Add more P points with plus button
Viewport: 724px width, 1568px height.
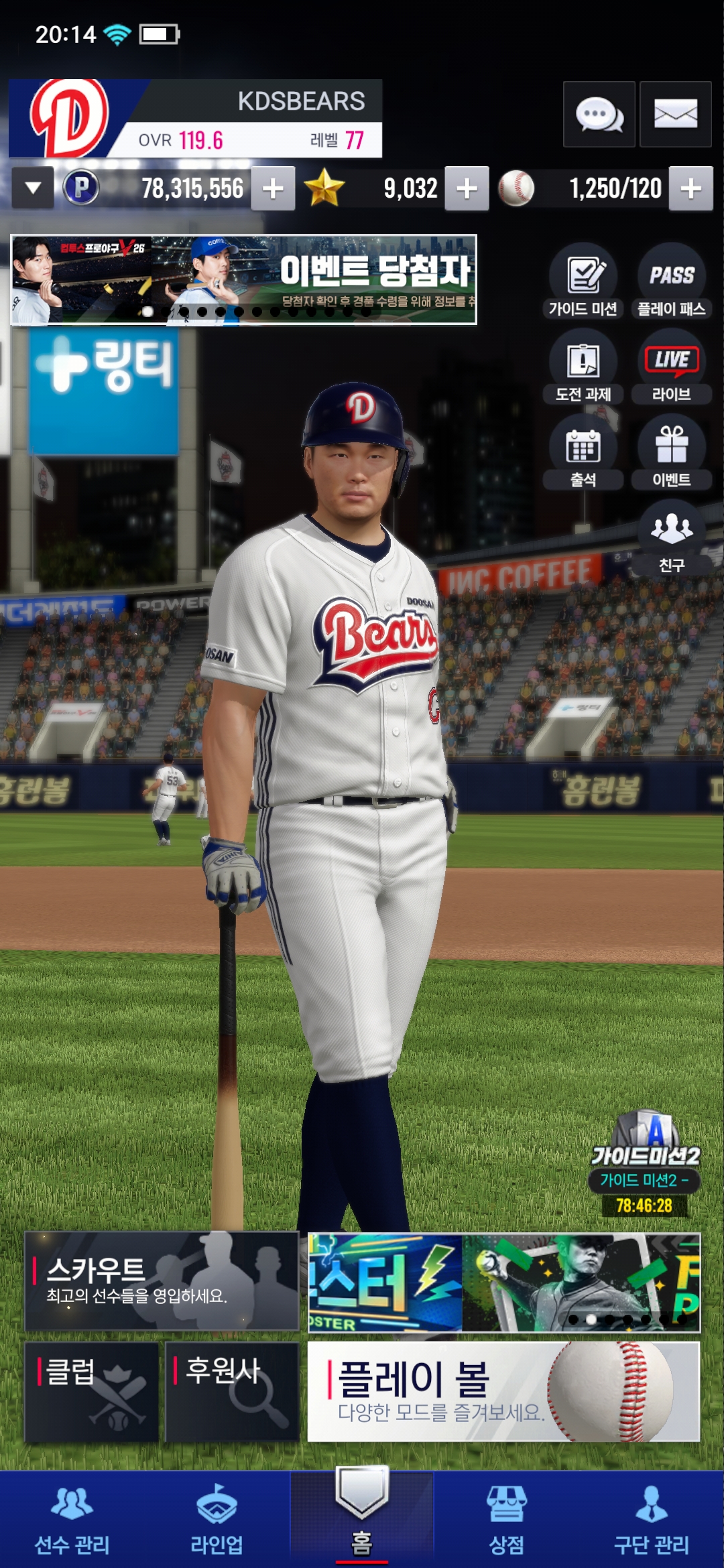pyautogui.click(x=273, y=189)
